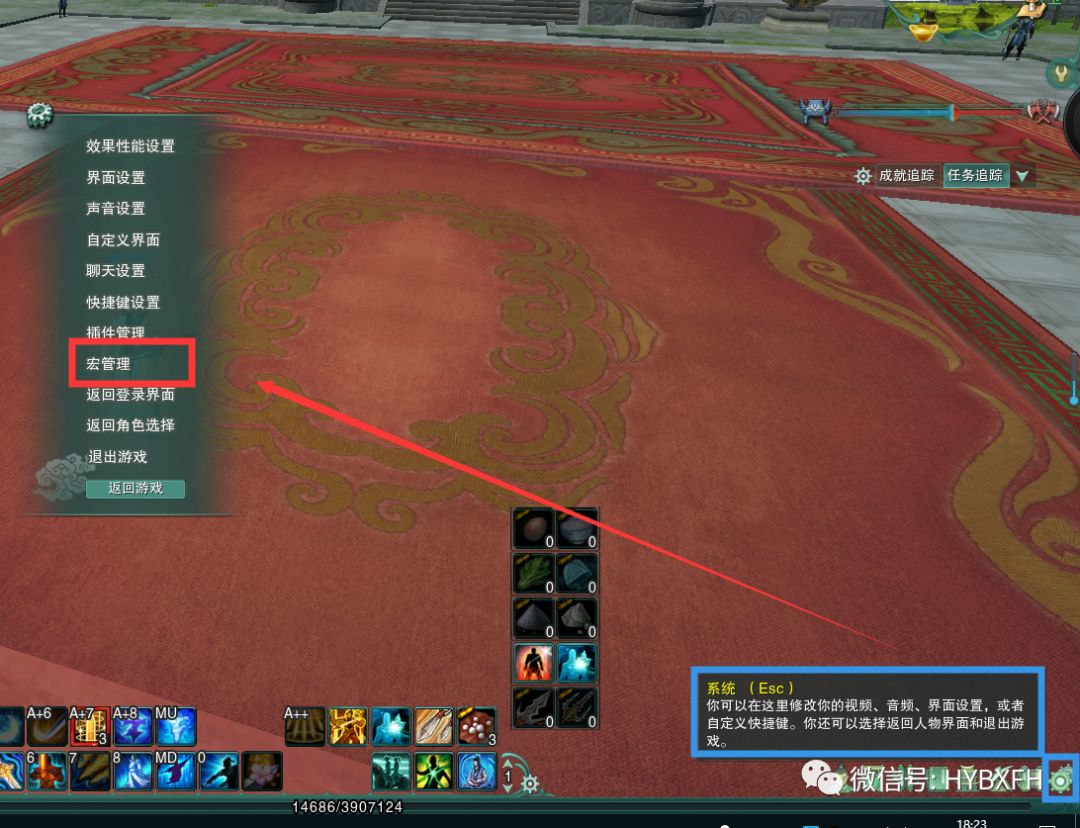1080x828 pixels.
Task: Open the 声音设置 sound settings
Action: pos(116,209)
